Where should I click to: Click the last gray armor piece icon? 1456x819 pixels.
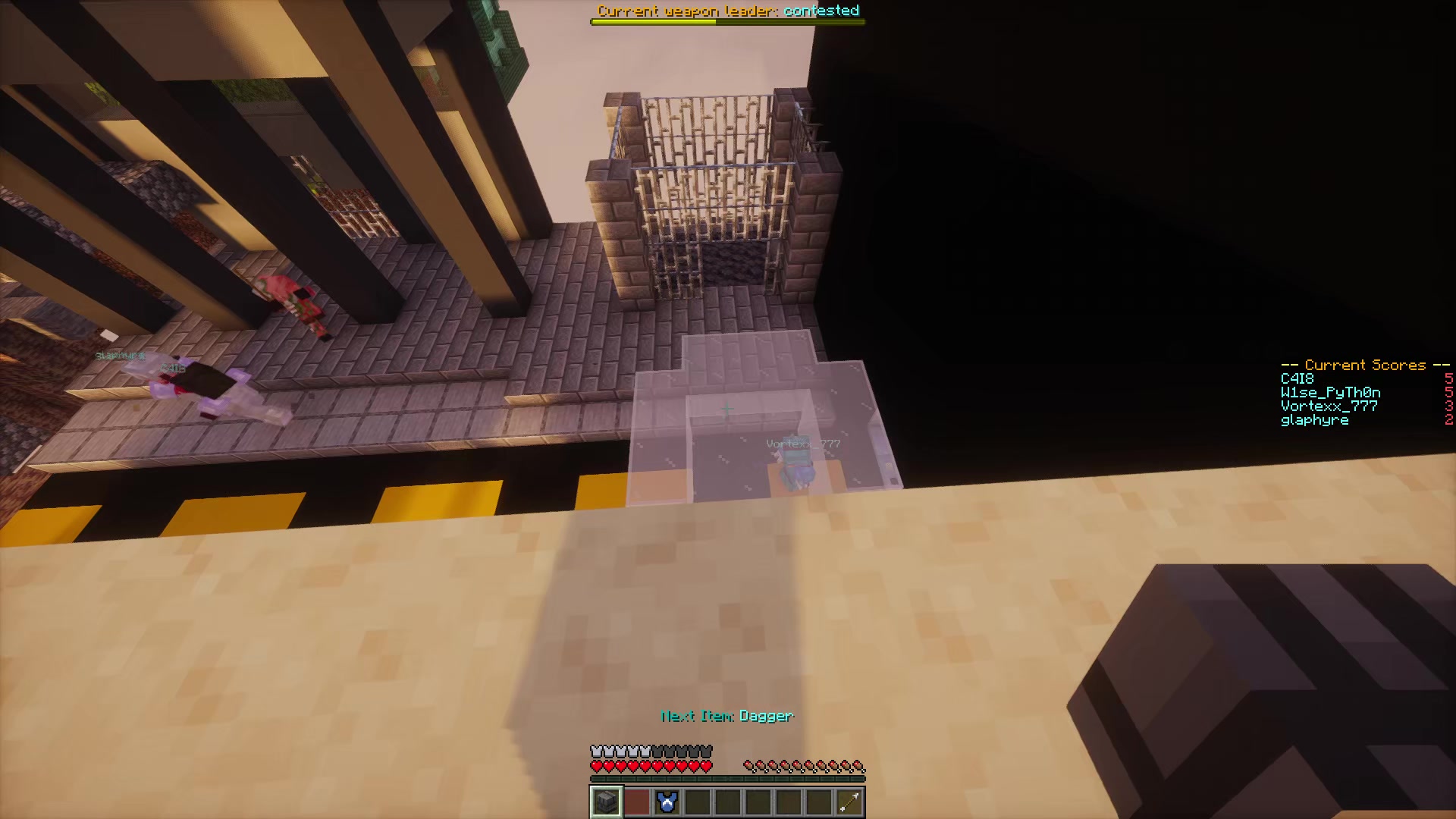(708, 751)
